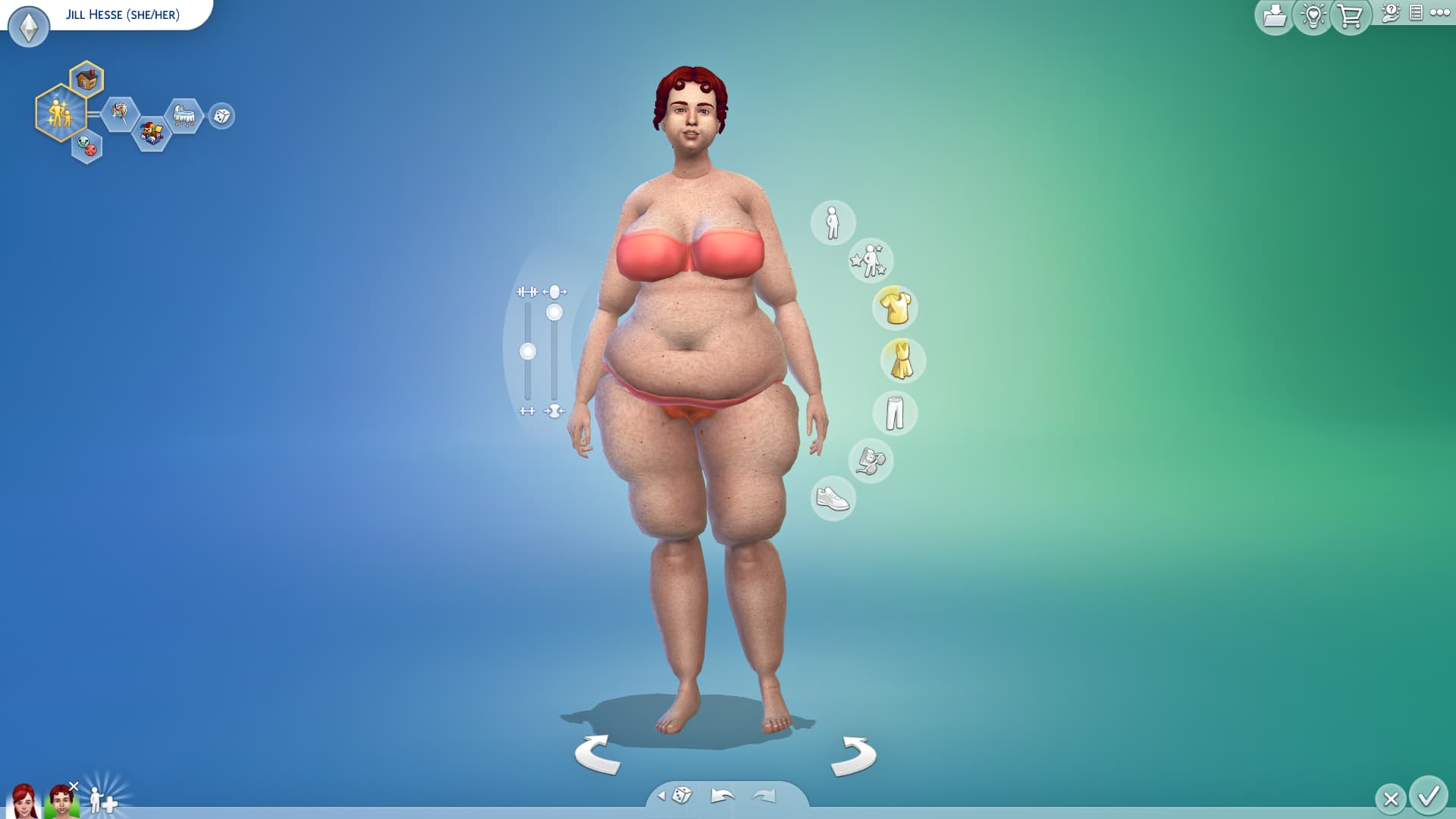
Task: Click the body fat slider handle
Action: 554,312
